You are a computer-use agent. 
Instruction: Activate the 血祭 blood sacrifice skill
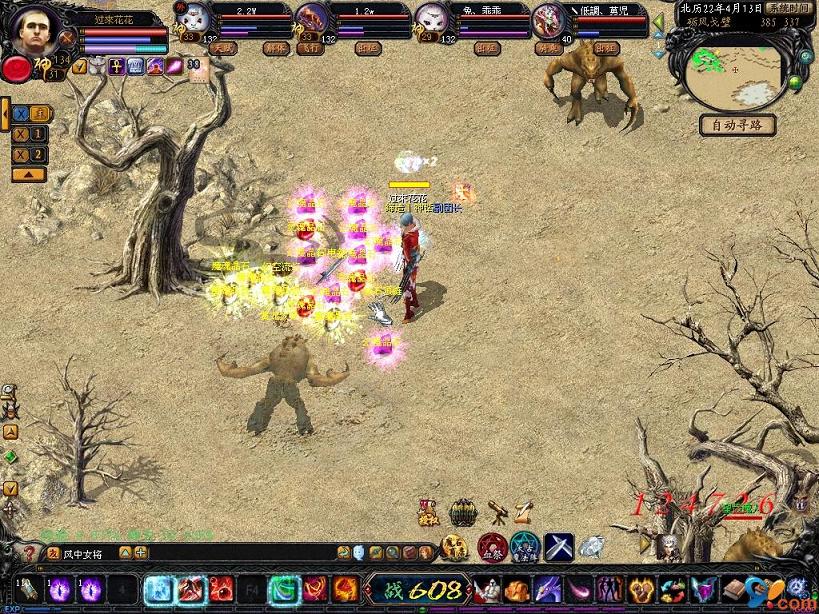[490, 547]
